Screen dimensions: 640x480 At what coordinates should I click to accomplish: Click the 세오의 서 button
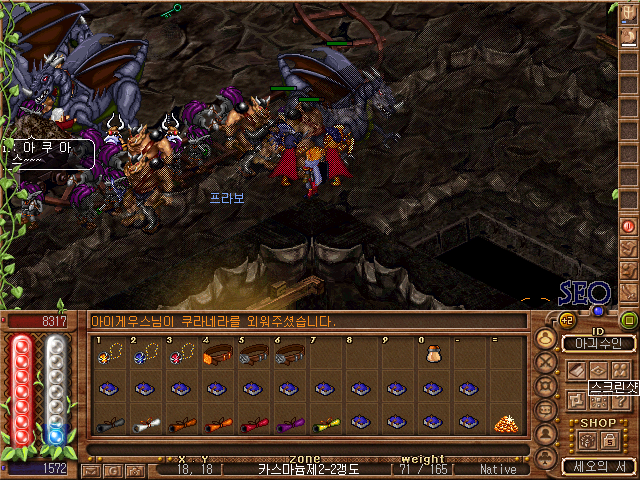[597, 465]
